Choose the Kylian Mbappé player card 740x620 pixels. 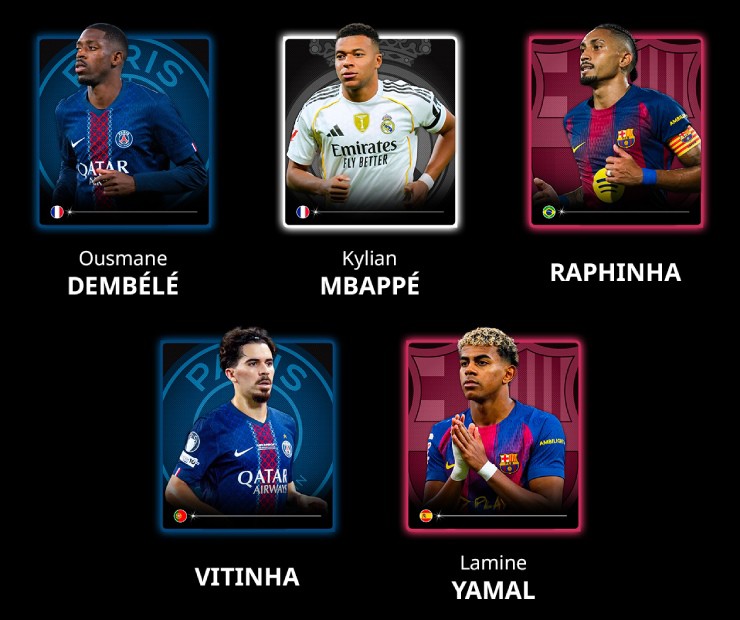(x=369, y=130)
